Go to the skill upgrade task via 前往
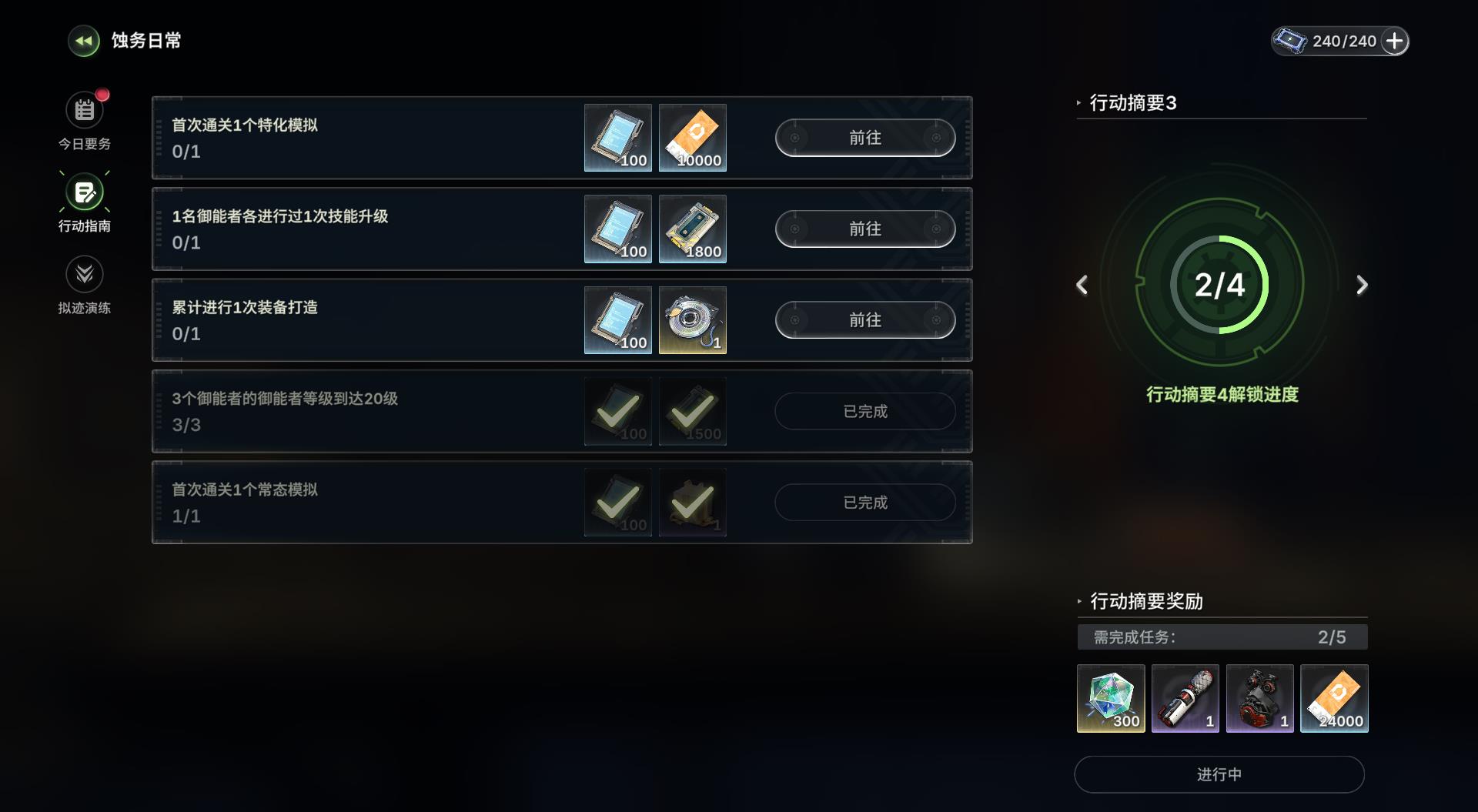Image resolution: width=1478 pixels, height=812 pixels. tap(864, 229)
